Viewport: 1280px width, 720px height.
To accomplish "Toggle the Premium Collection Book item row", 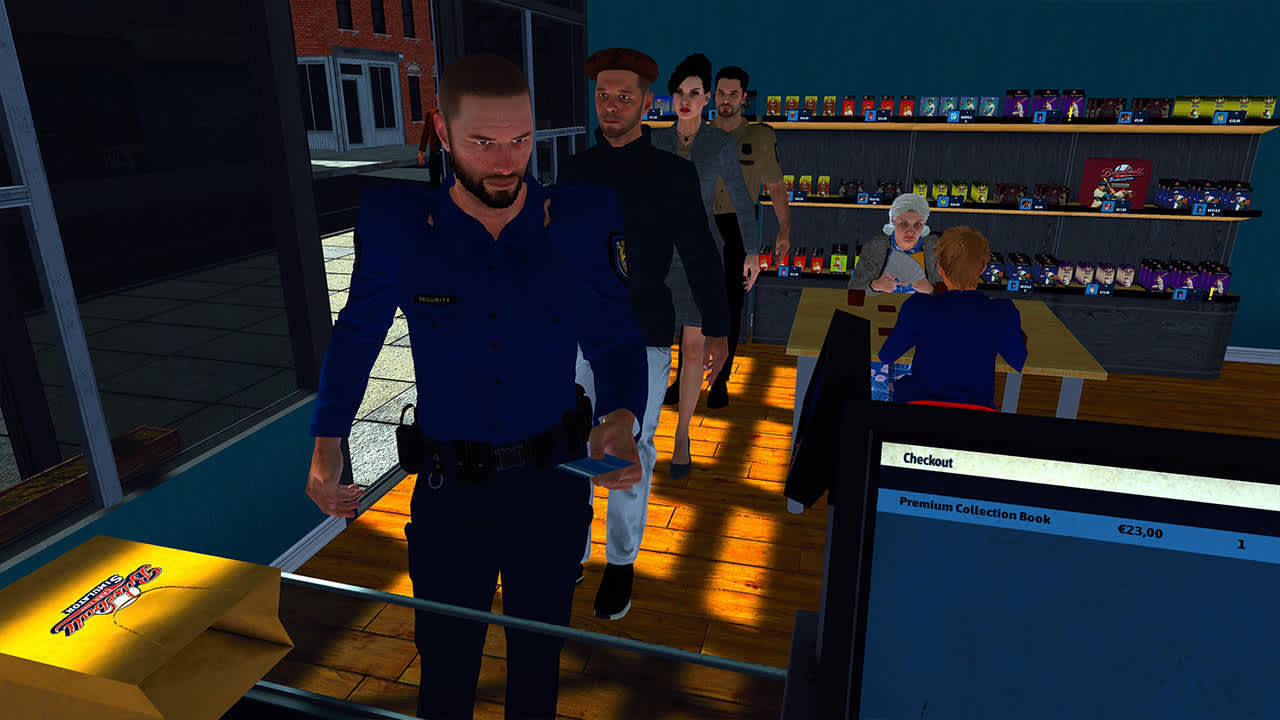I will [975, 512].
